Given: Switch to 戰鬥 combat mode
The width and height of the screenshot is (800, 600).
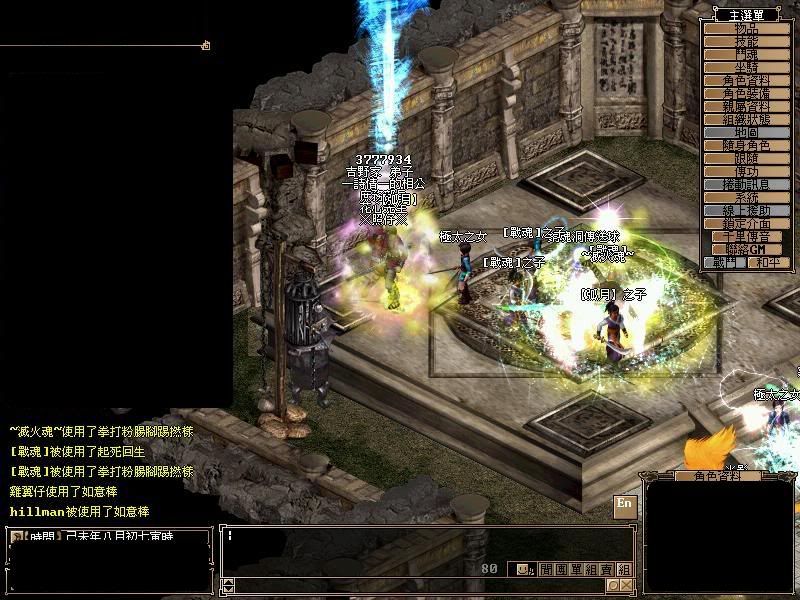Looking at the screenshot, I should click(x=725, y=262).
